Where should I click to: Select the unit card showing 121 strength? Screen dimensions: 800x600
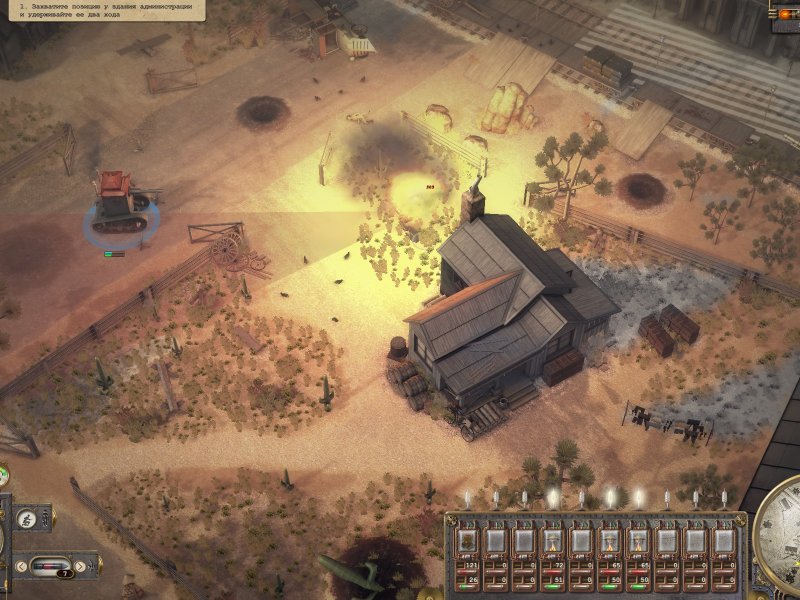[x=468, y=542]
